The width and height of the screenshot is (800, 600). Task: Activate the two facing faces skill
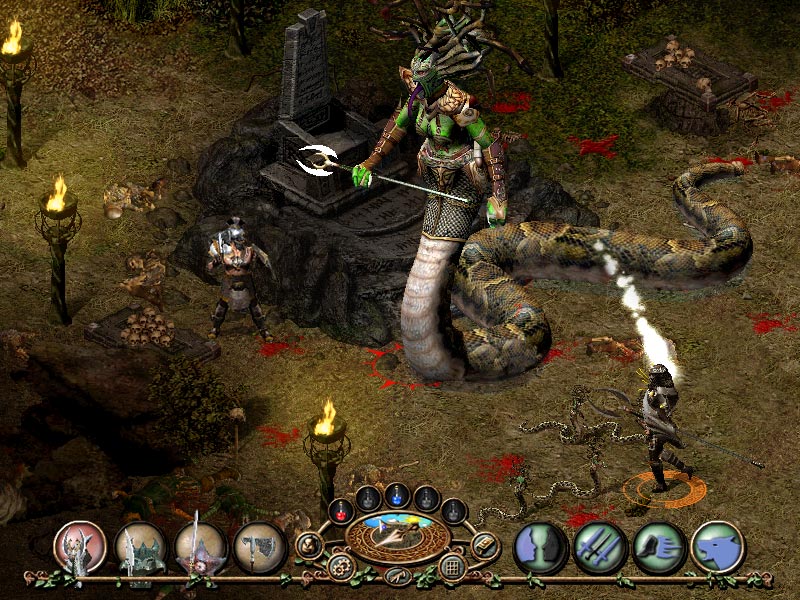pyautogui.click(x=541, y=547)
